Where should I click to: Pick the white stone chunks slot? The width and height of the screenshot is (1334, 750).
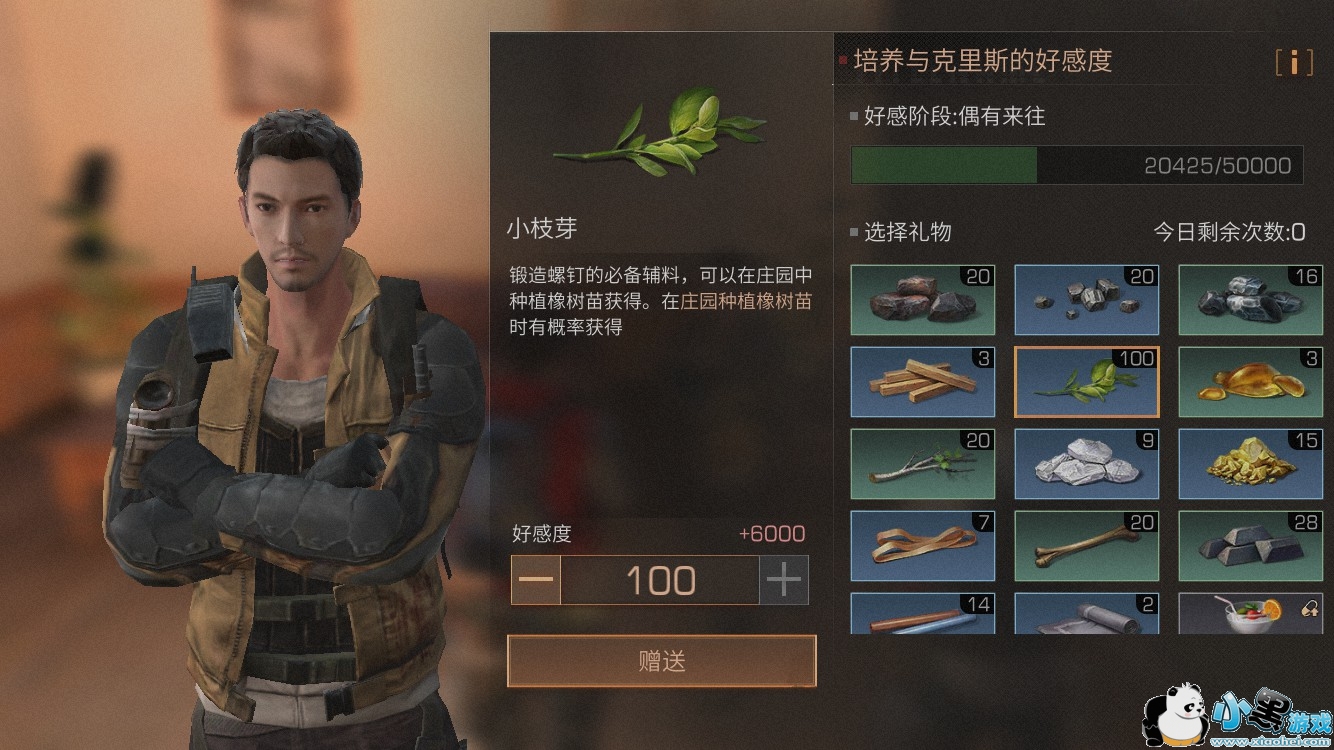coord(1087,463)
